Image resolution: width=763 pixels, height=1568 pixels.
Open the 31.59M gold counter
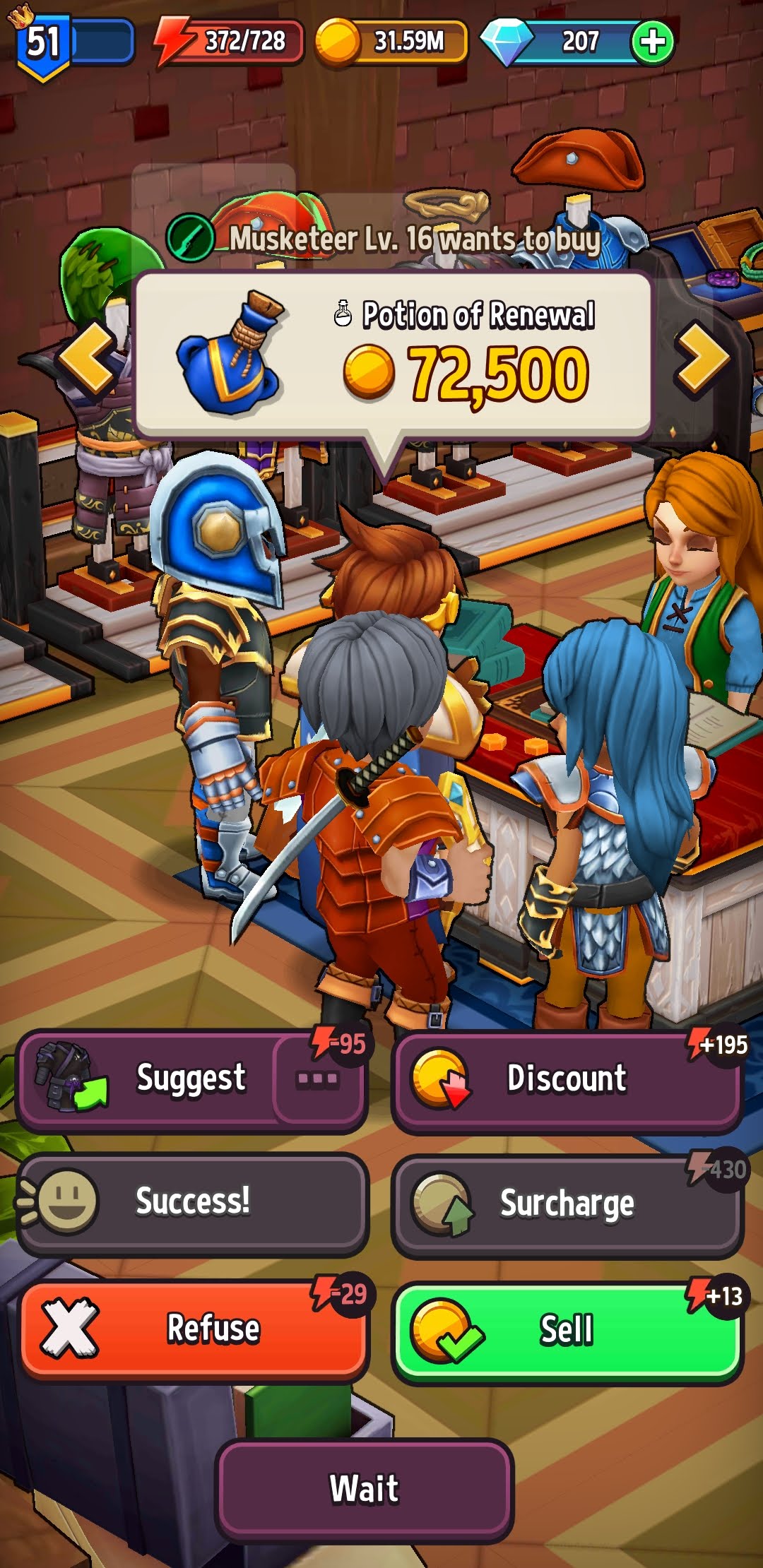tap(393, 42)
